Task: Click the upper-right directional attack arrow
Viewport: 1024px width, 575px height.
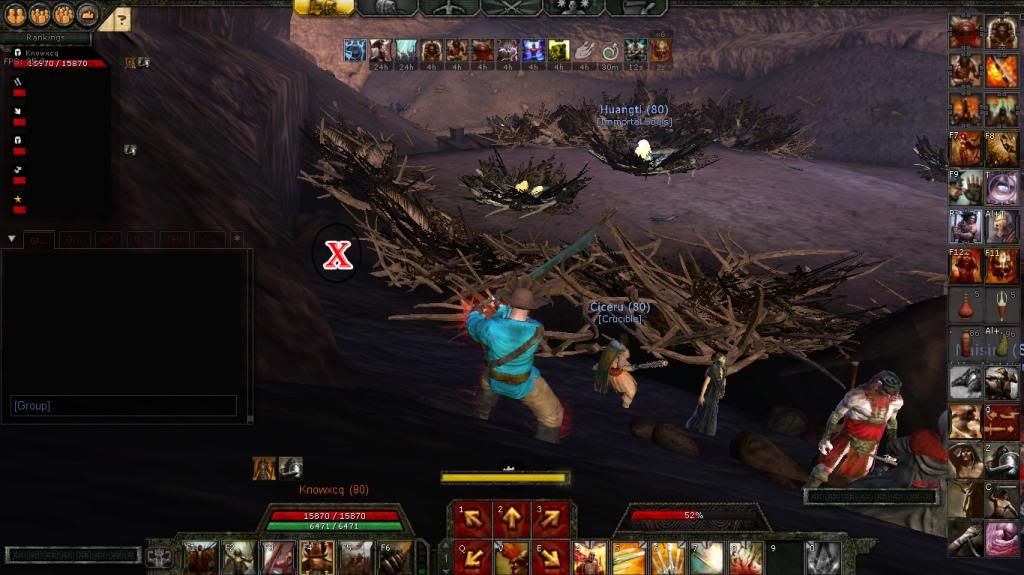Action: tap(549, 518)
